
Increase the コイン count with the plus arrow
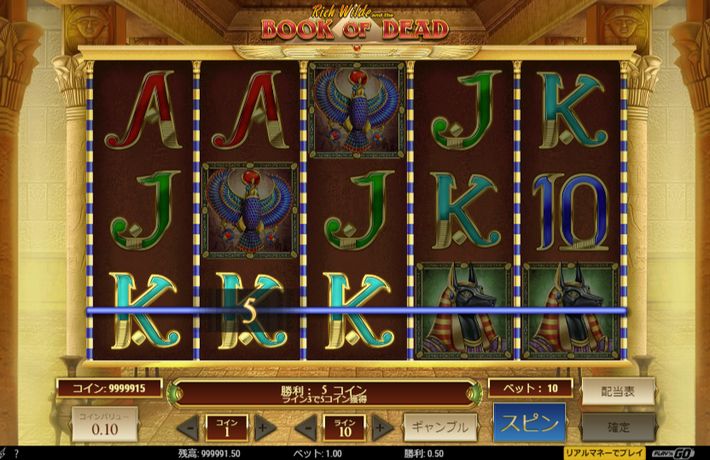pyautogui.click(x=262, y=428)
